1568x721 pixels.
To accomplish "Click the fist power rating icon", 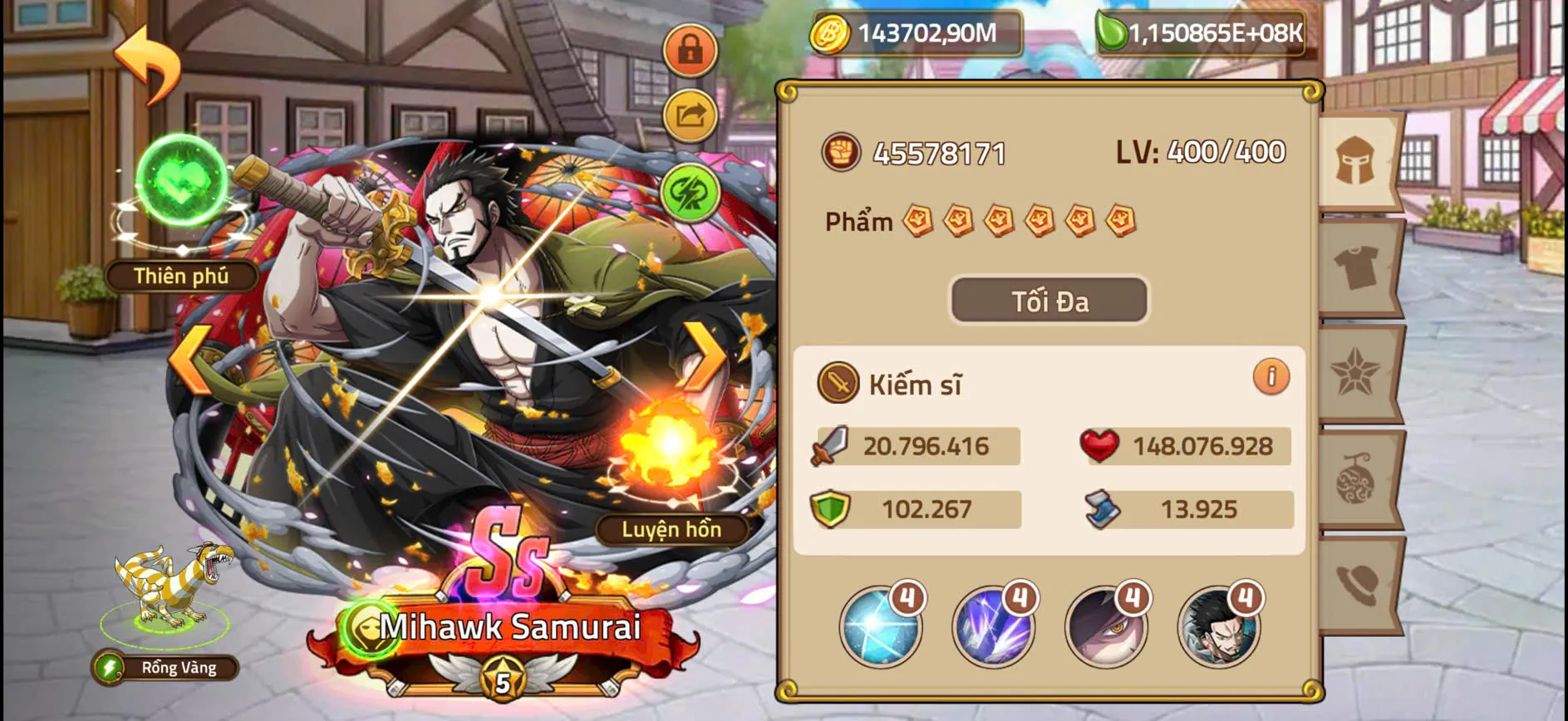I will click(841, 153).
